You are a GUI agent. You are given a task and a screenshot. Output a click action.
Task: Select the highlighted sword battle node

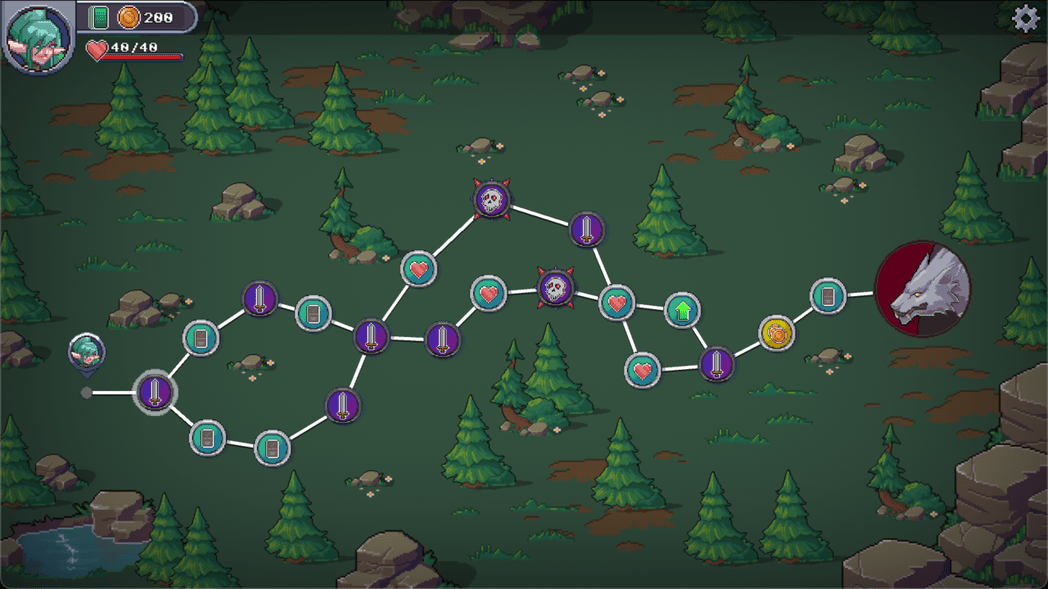click(x=155, y=391)
